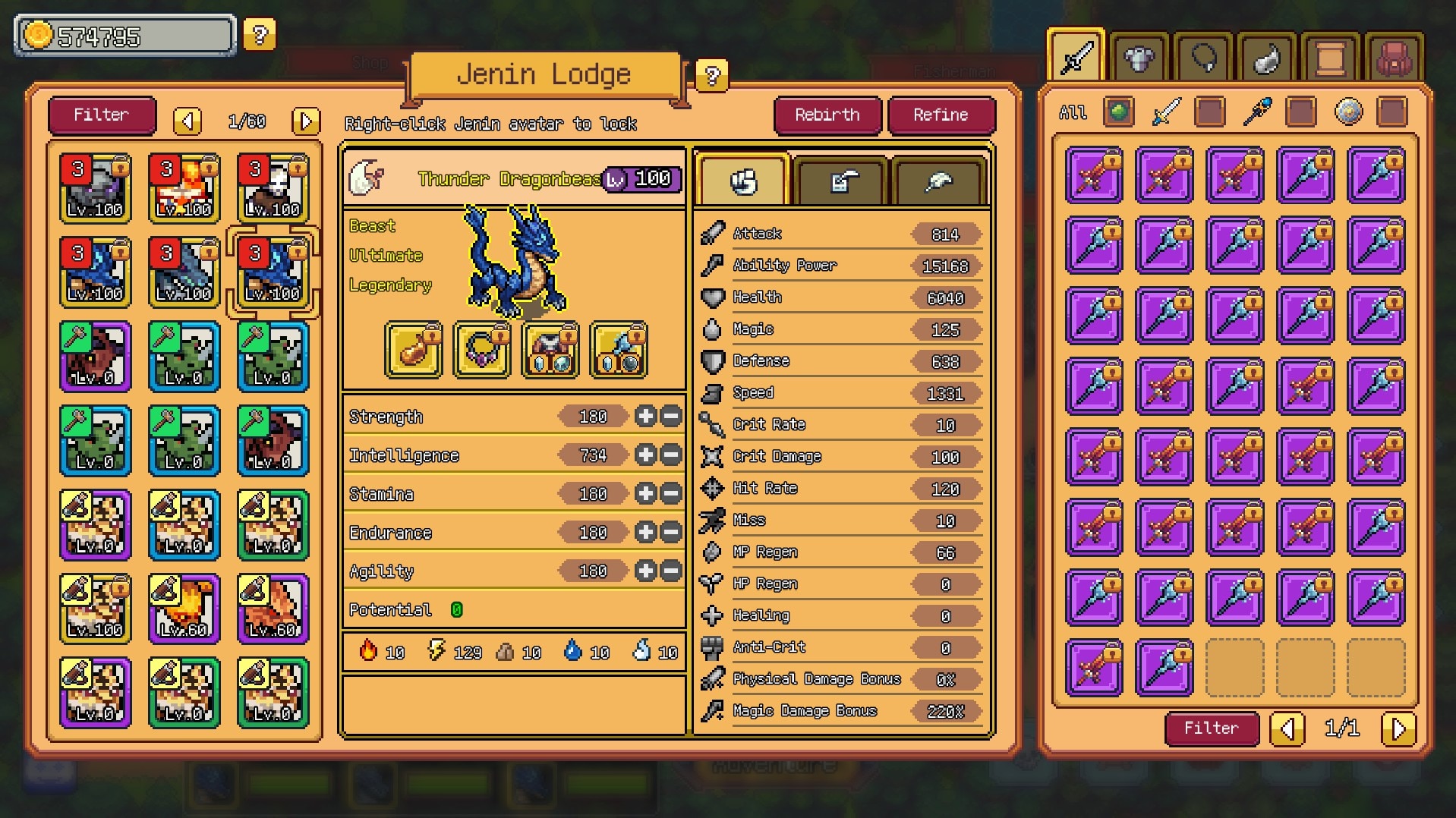Switch to the fist combat stats tab
This screenshot has width=1456, height=818.
point(743,181)
